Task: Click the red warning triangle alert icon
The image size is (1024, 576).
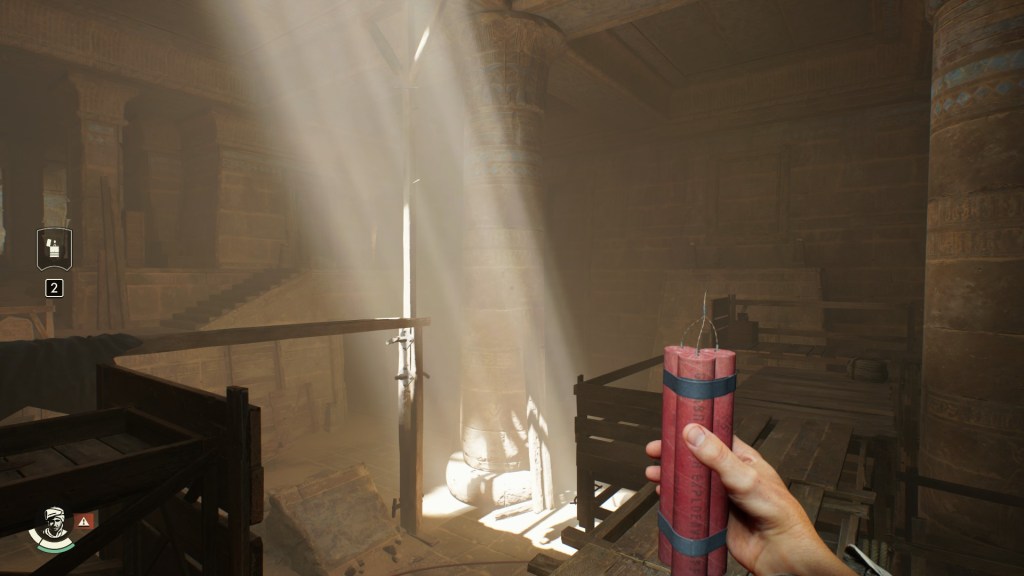Action: (85, 520)
